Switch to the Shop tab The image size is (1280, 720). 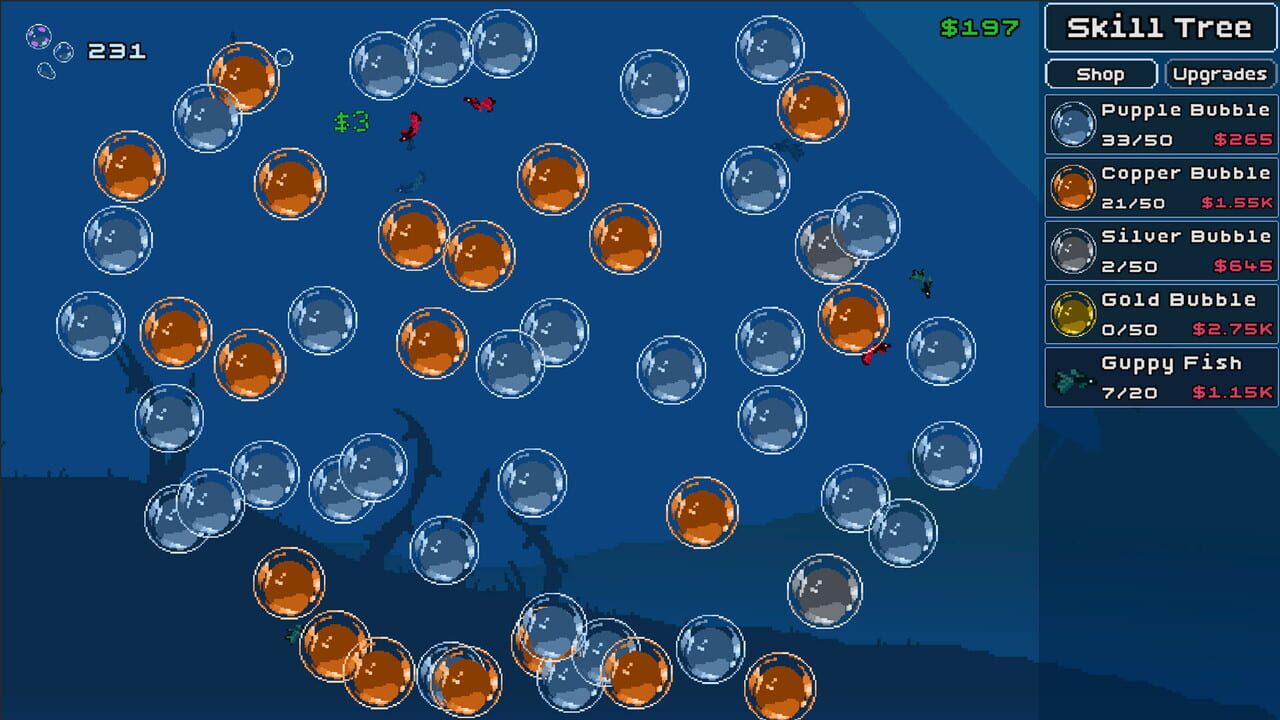coord(1100,73)
